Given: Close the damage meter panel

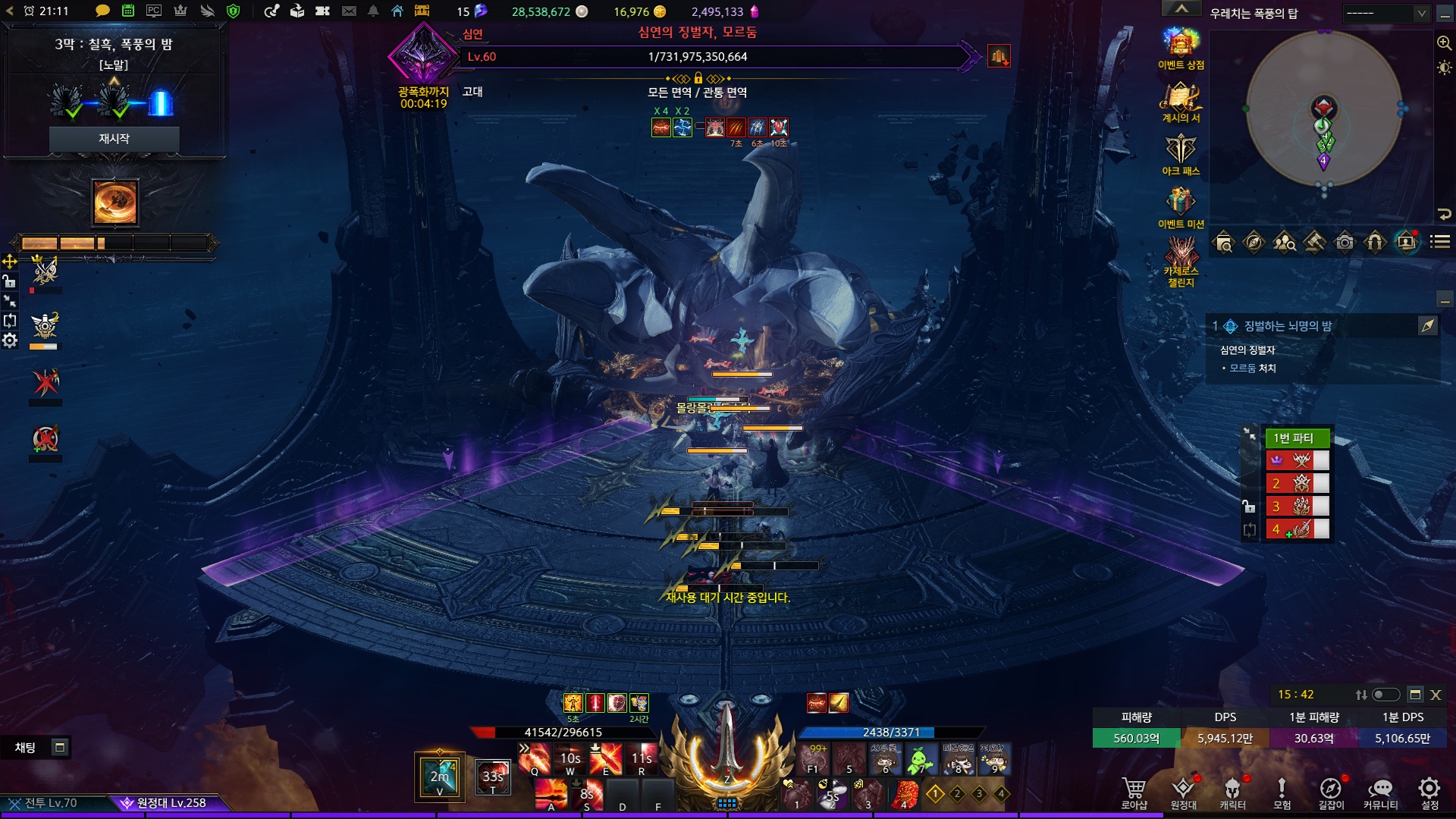Looking at the screenshot, I should click(1436, 695).
